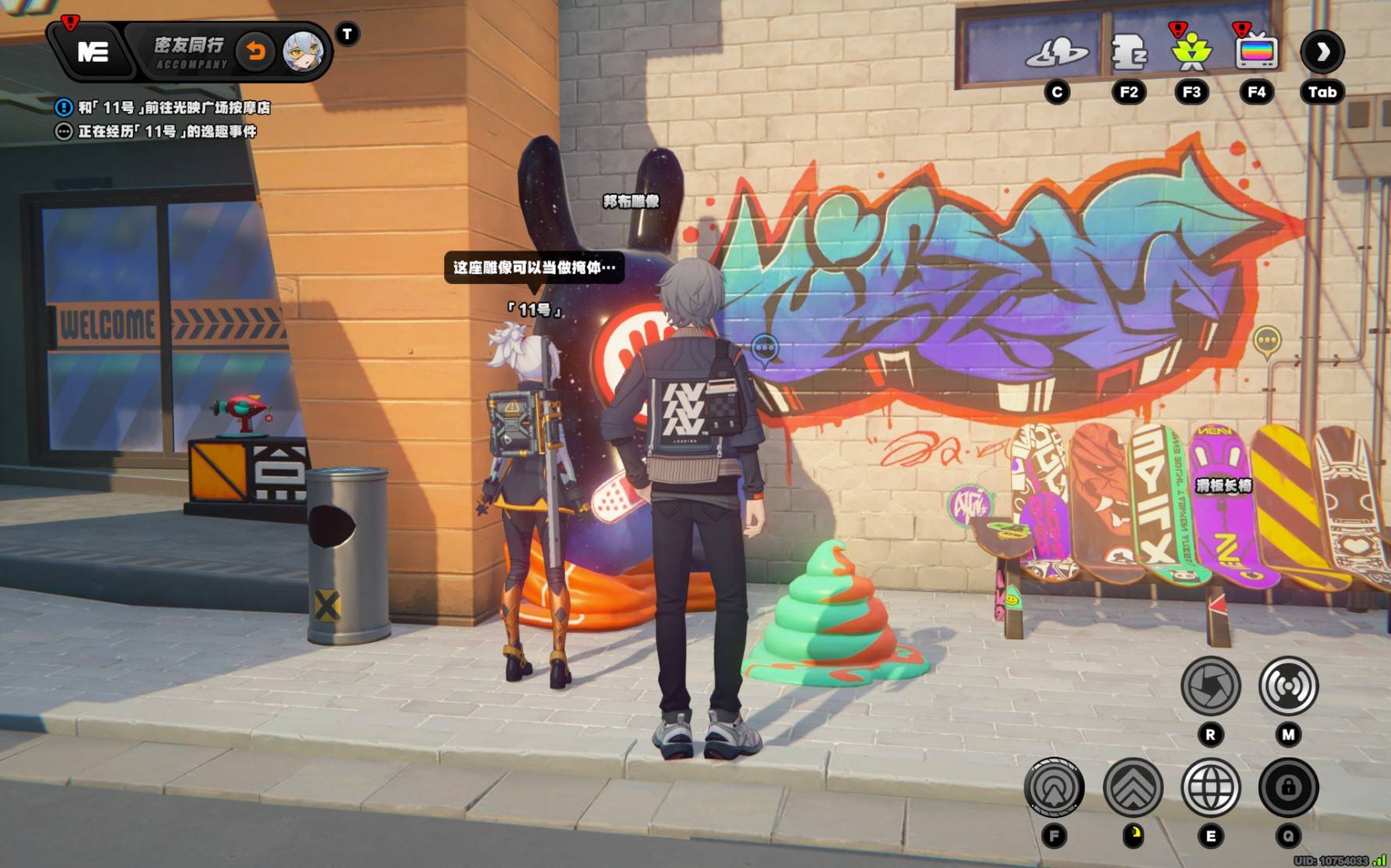Open the ME profile menu
The width and height of the screenshot is (1391, 868).
click(93, 52)
